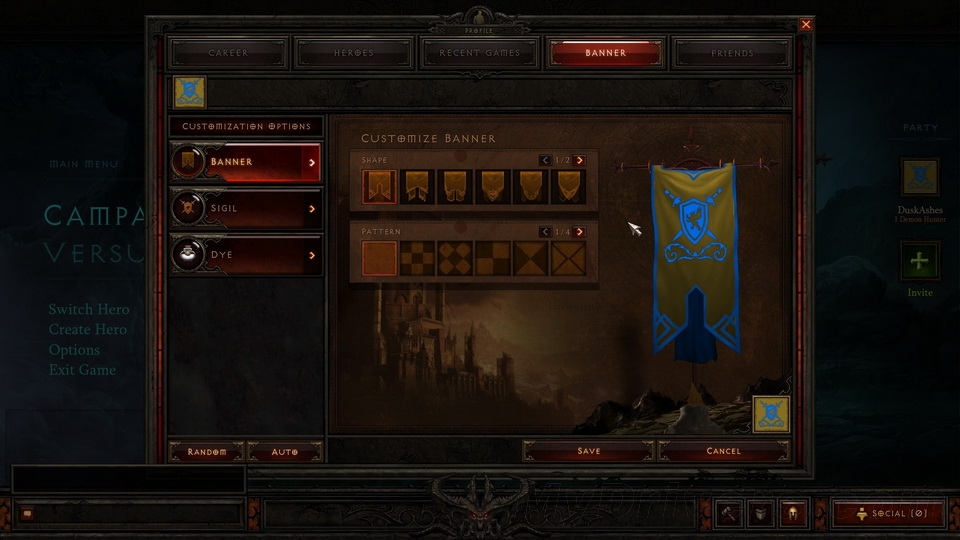Select the X-cross banner pattern
Screen dimensions: 960x540
pos(569,258)
